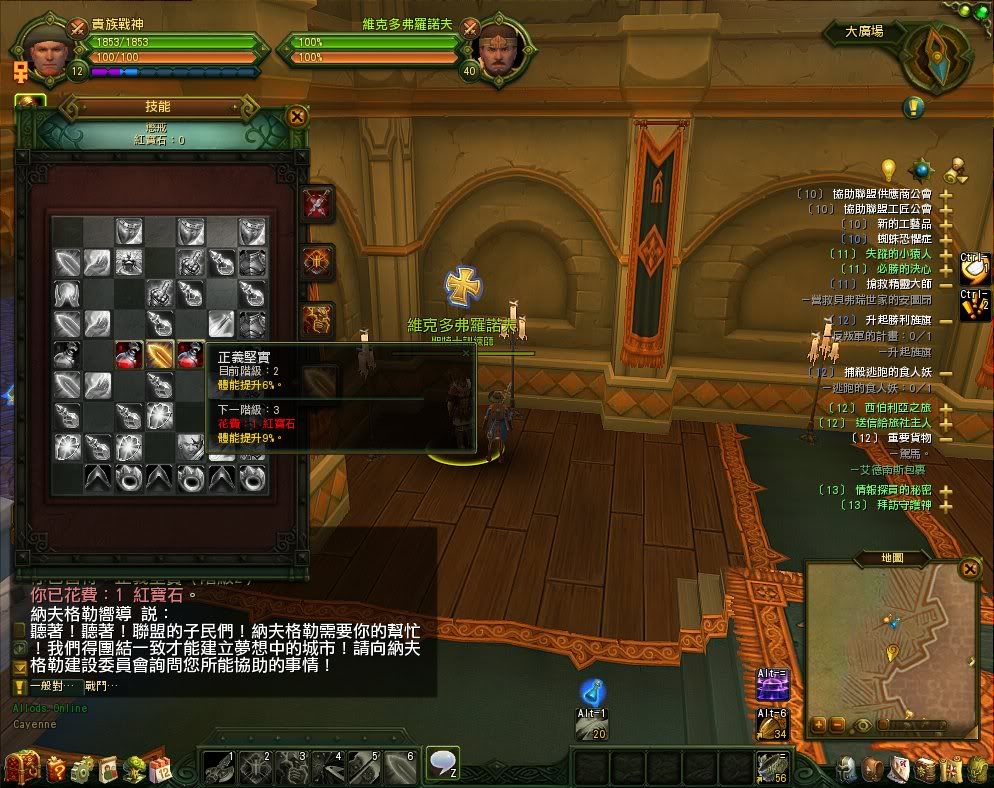994x788 pixels.
Task: Use the blue potion Alt-1 slot
Action: pos(592,691)
